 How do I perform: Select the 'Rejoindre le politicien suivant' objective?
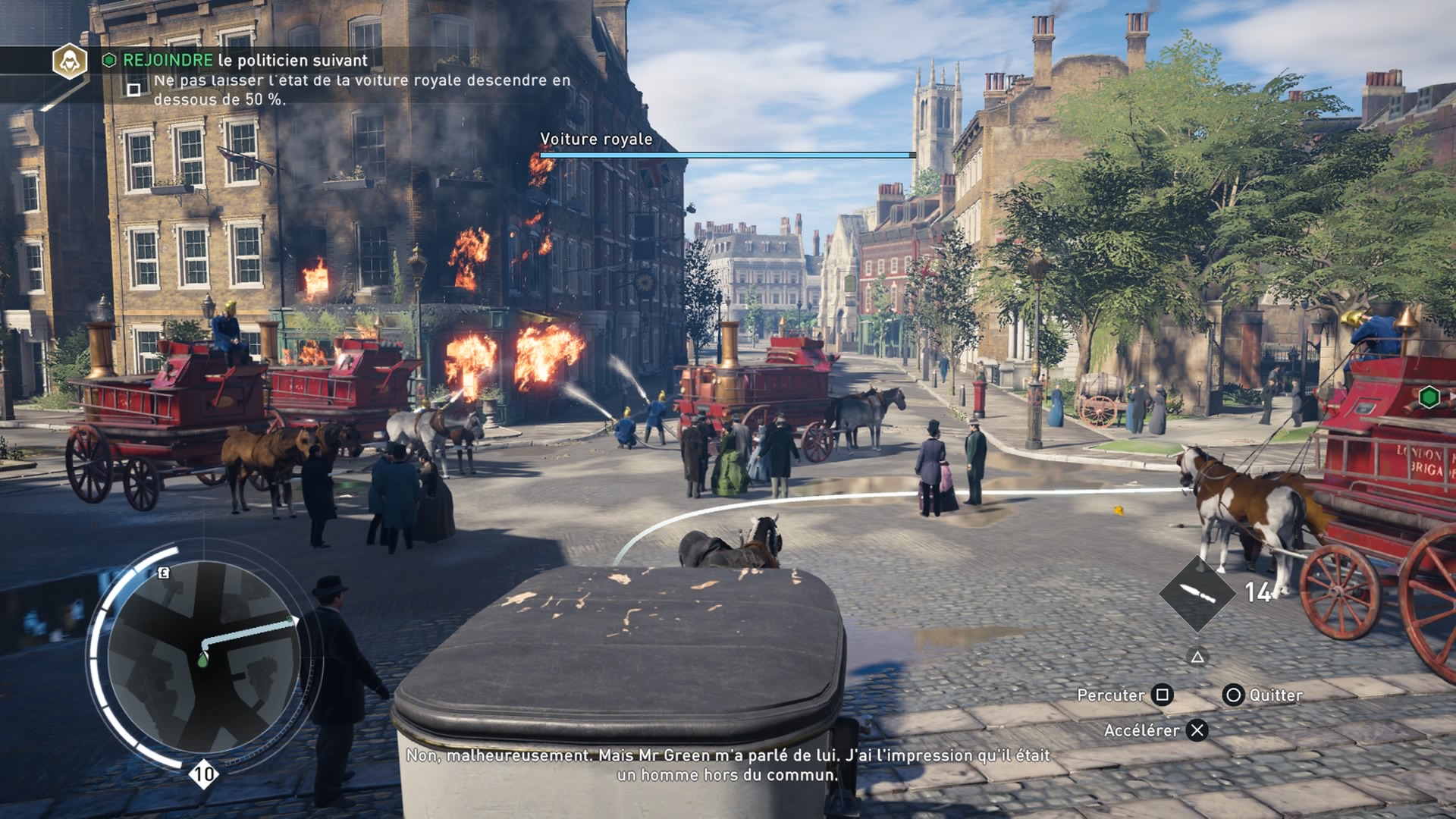245,61
